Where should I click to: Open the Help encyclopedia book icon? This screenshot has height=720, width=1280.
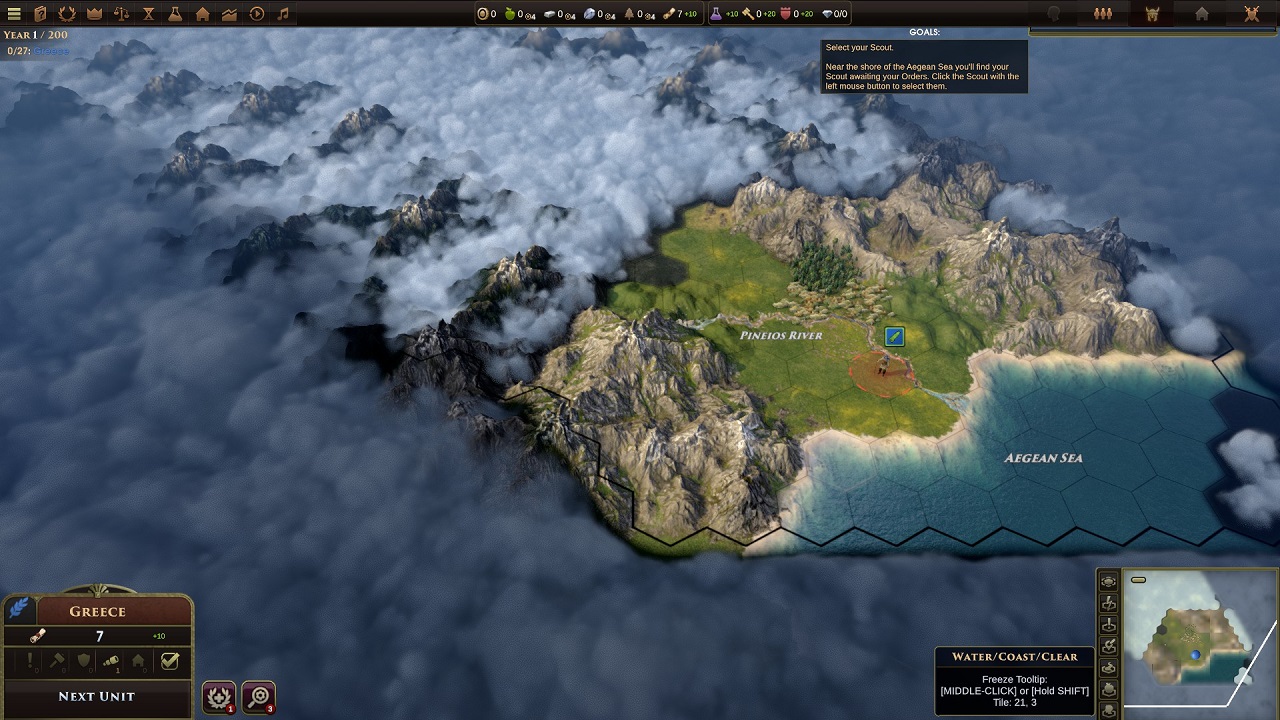pos(40,14)
